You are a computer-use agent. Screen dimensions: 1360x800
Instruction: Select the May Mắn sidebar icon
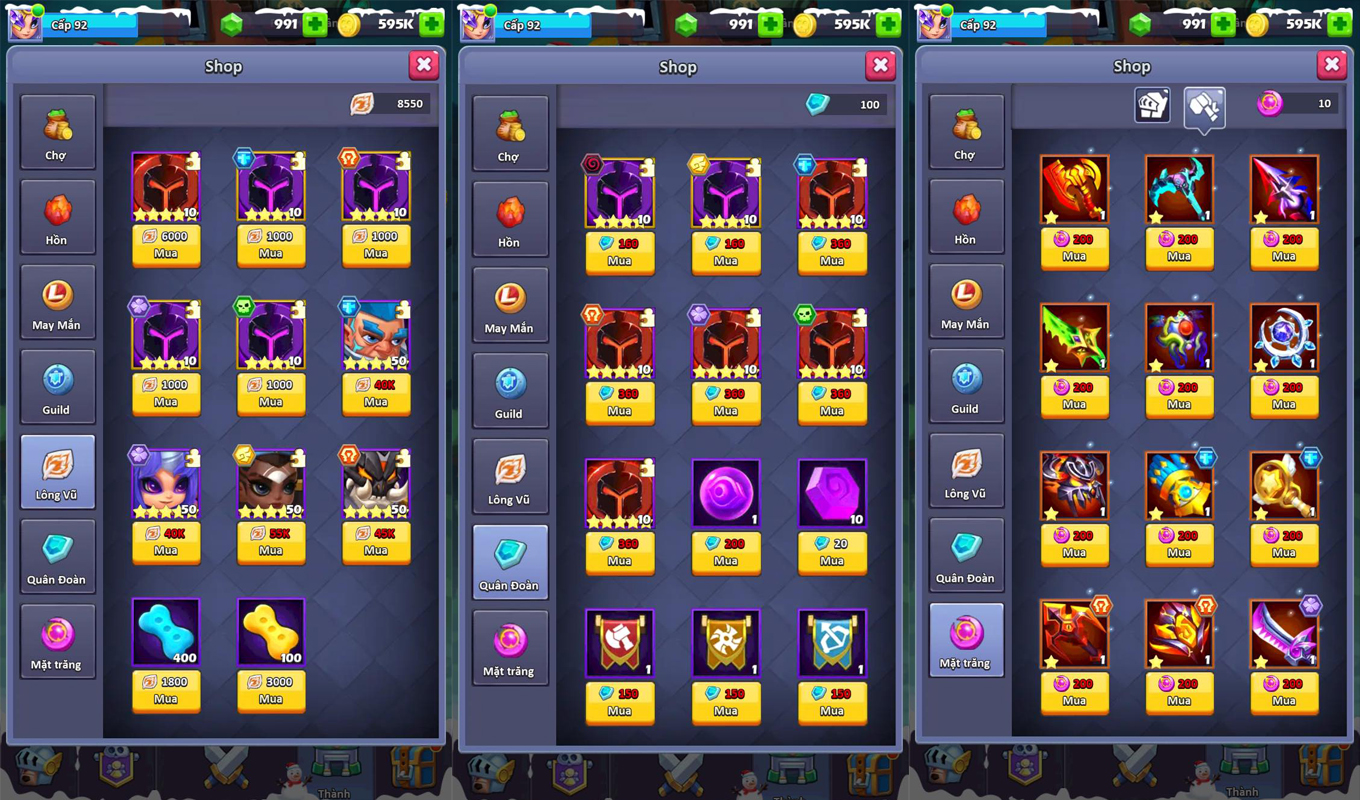[x=58, y=301]
